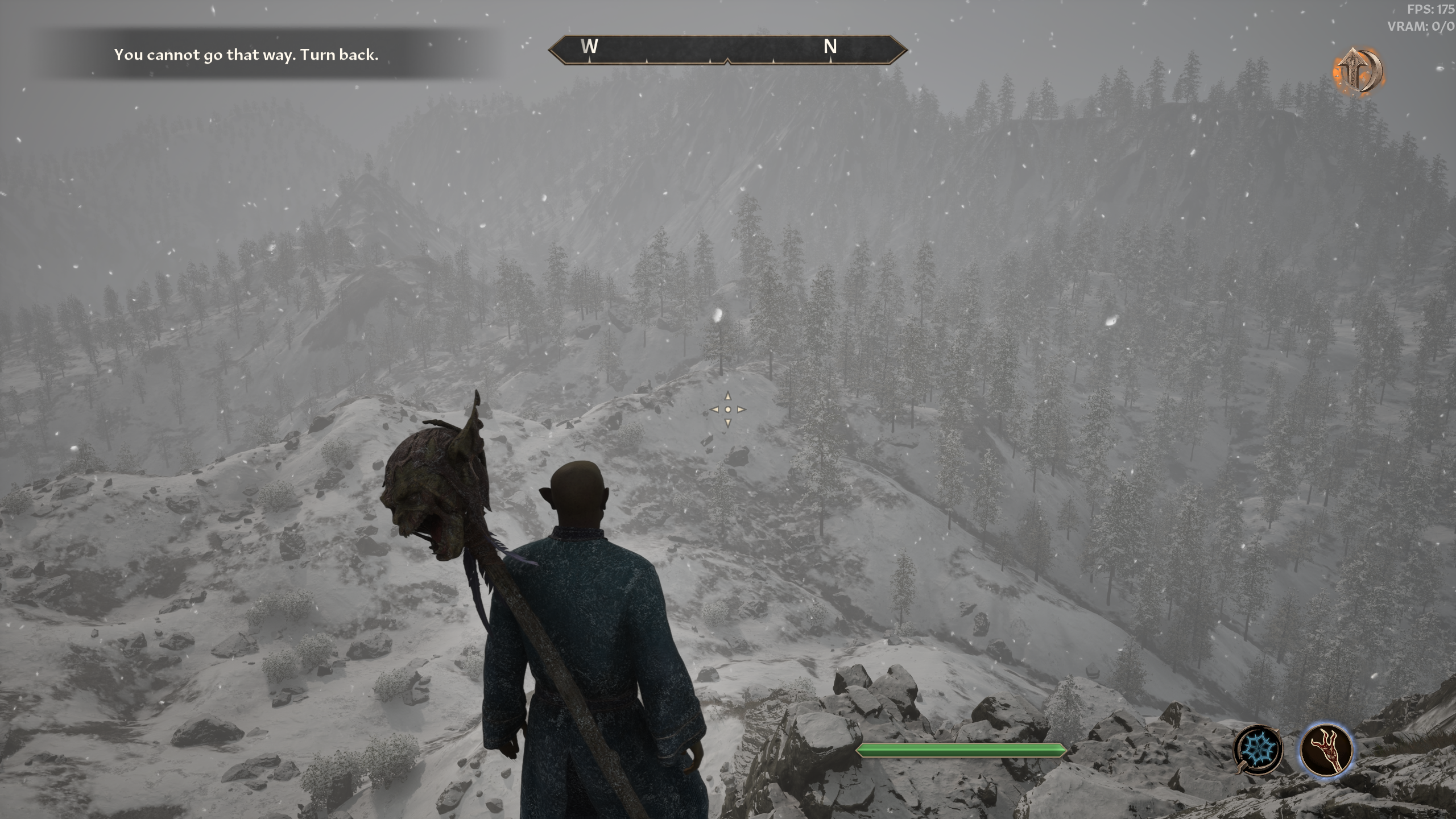1456x819 pixels.
Task: Click the glowing arrow-and-crescent level-up icon
Action: (1358, 71)
